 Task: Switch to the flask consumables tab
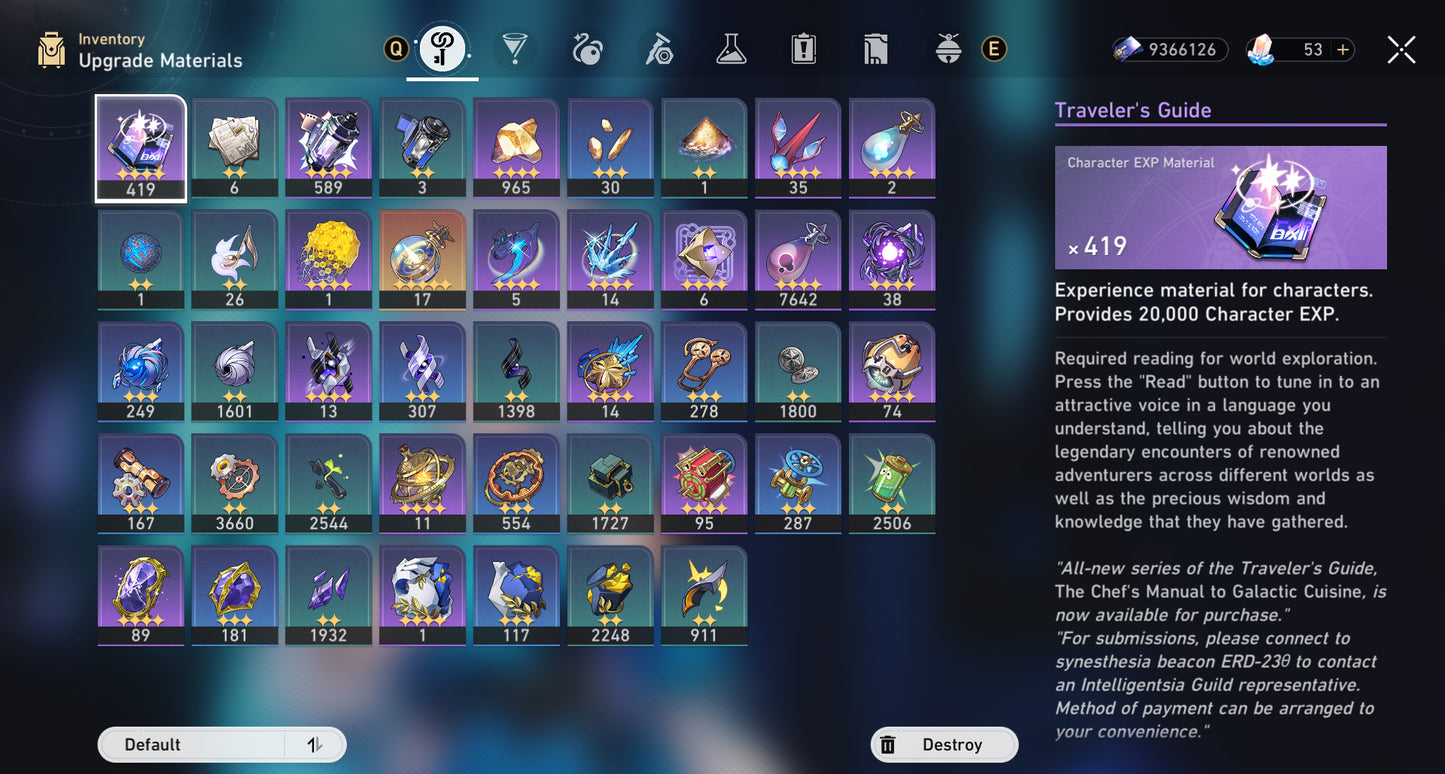tap(731, 49)
